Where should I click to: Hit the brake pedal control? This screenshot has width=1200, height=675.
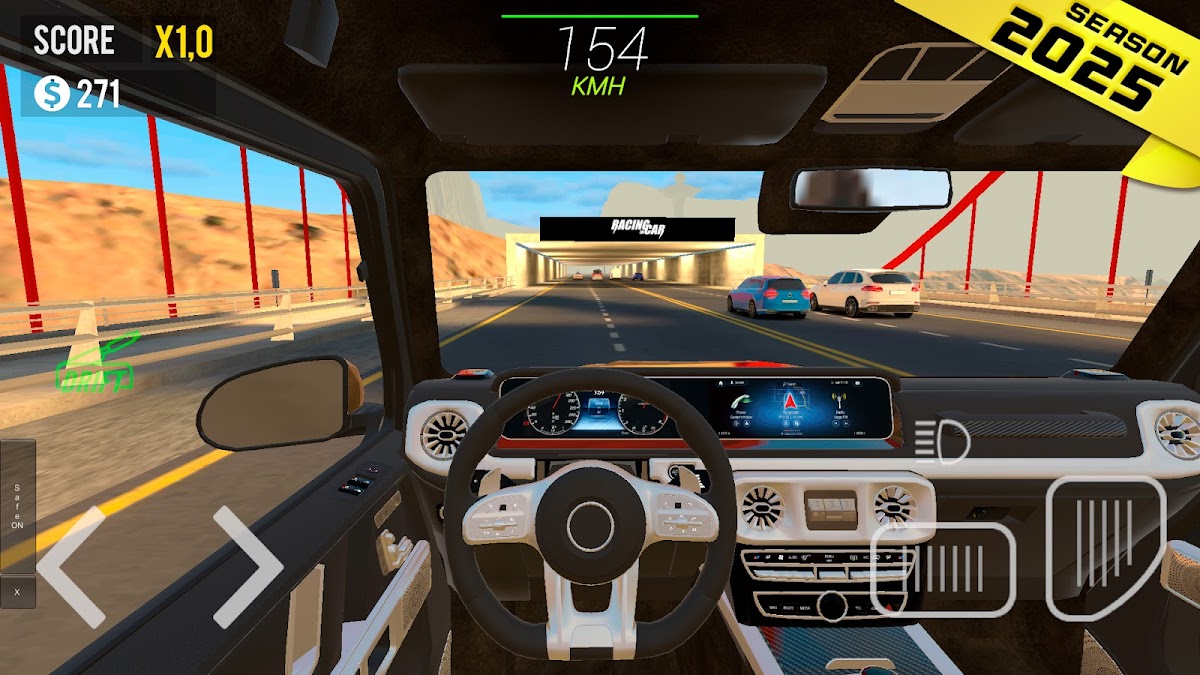click(943, 569)
